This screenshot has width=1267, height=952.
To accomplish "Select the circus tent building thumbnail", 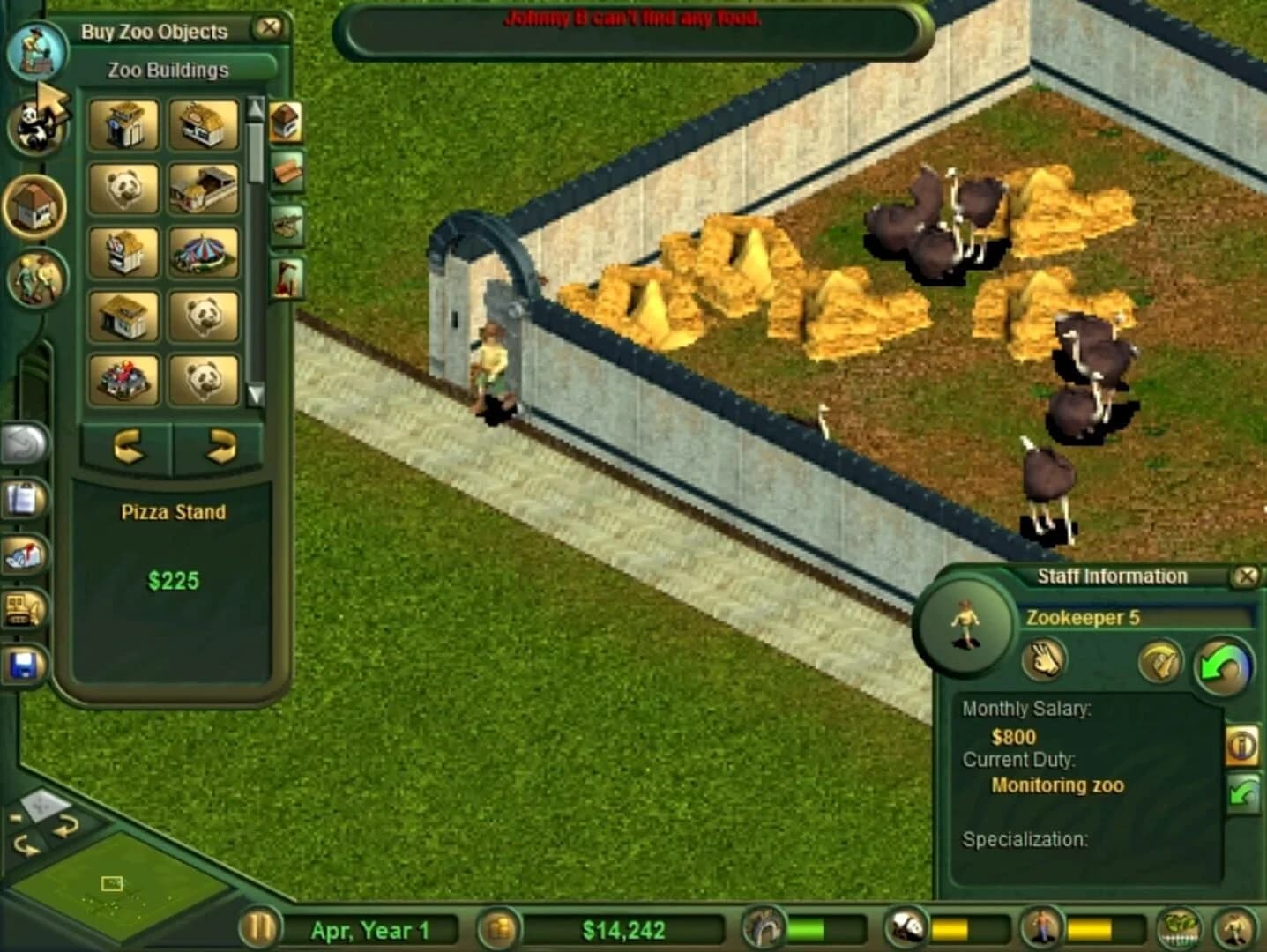I will coord(205,254).
